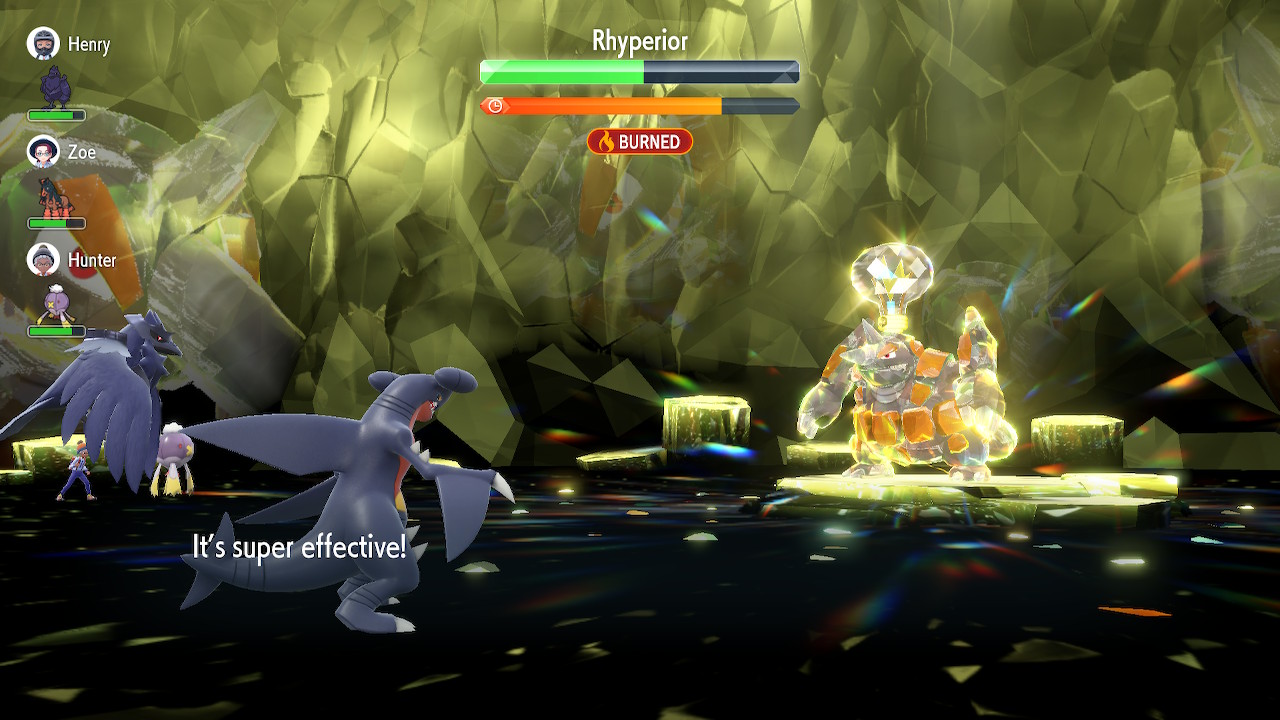Click Zoe's Pokémon icon under her name
The width and height of the screenshot is (1280, 720).
tap(56, 196)
